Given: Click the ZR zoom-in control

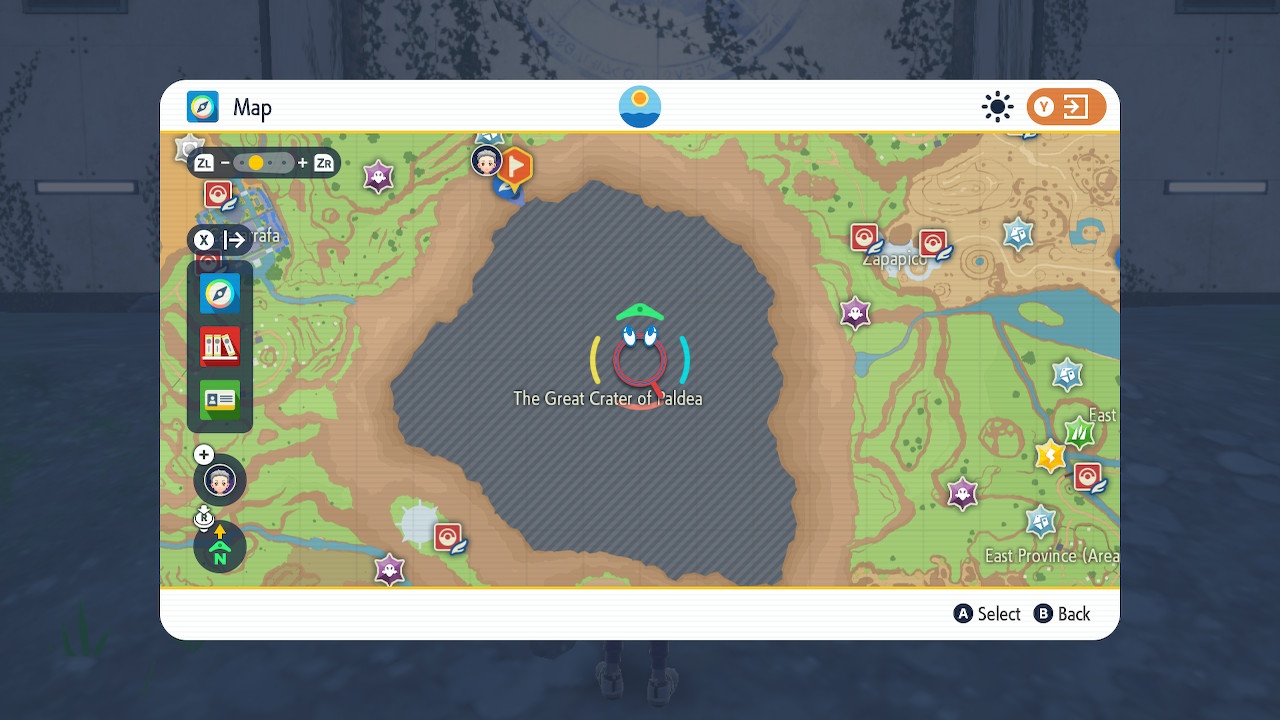Looking at the screenshot, I should tap(322, 162).
